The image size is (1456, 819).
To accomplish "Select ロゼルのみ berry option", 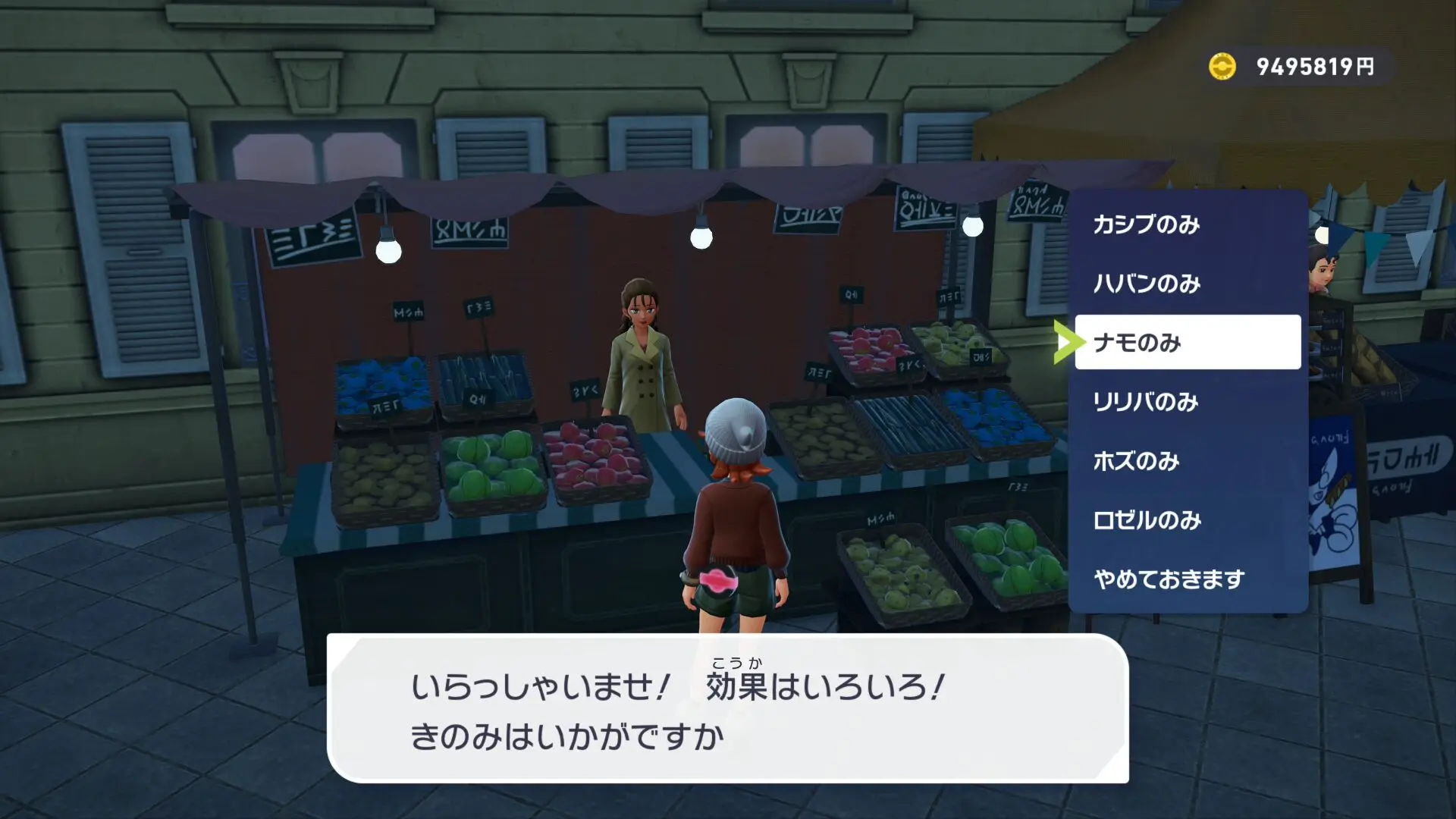I will (1187, 520).
